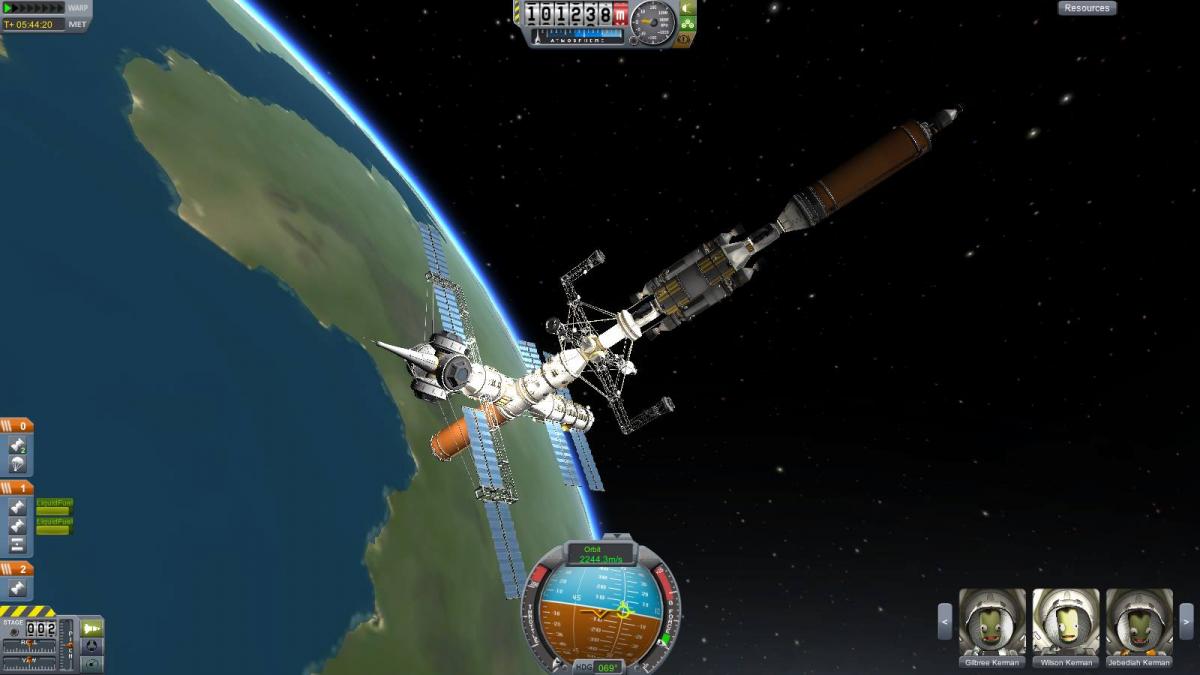Toggle the brakes warning button
This screenshot has height=675, width=1200.
point(686,40)
